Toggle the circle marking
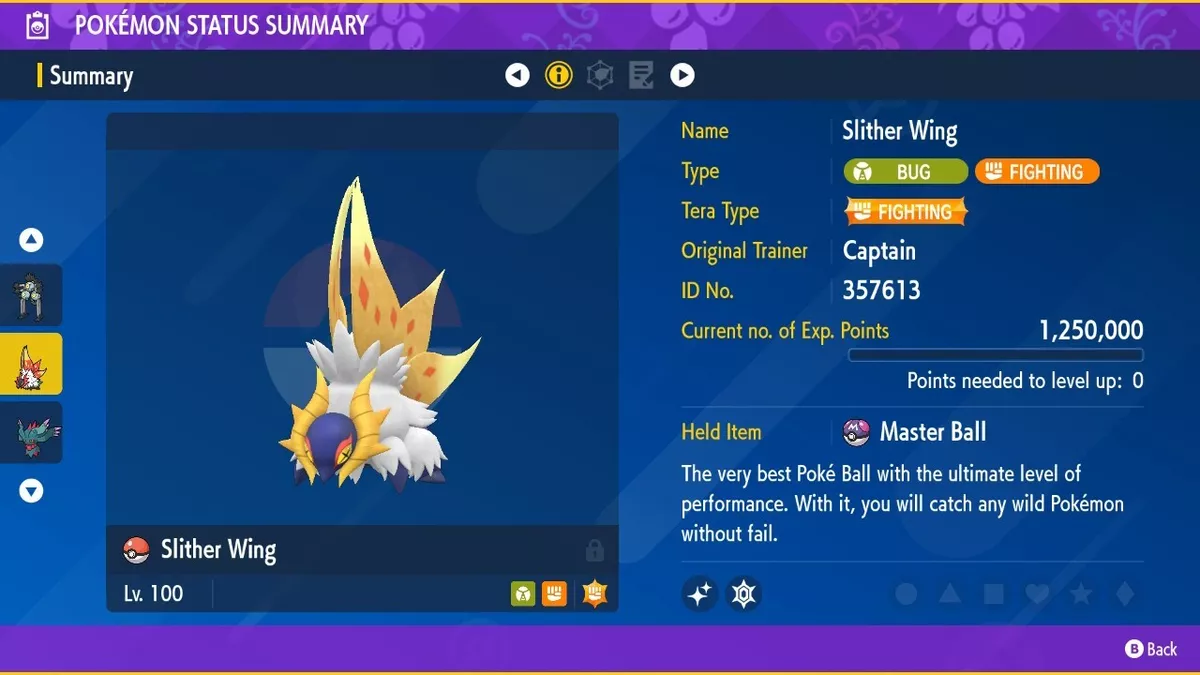Viewport: 1200px width, 675px height. pyautogui.click(x=906, y=594)
